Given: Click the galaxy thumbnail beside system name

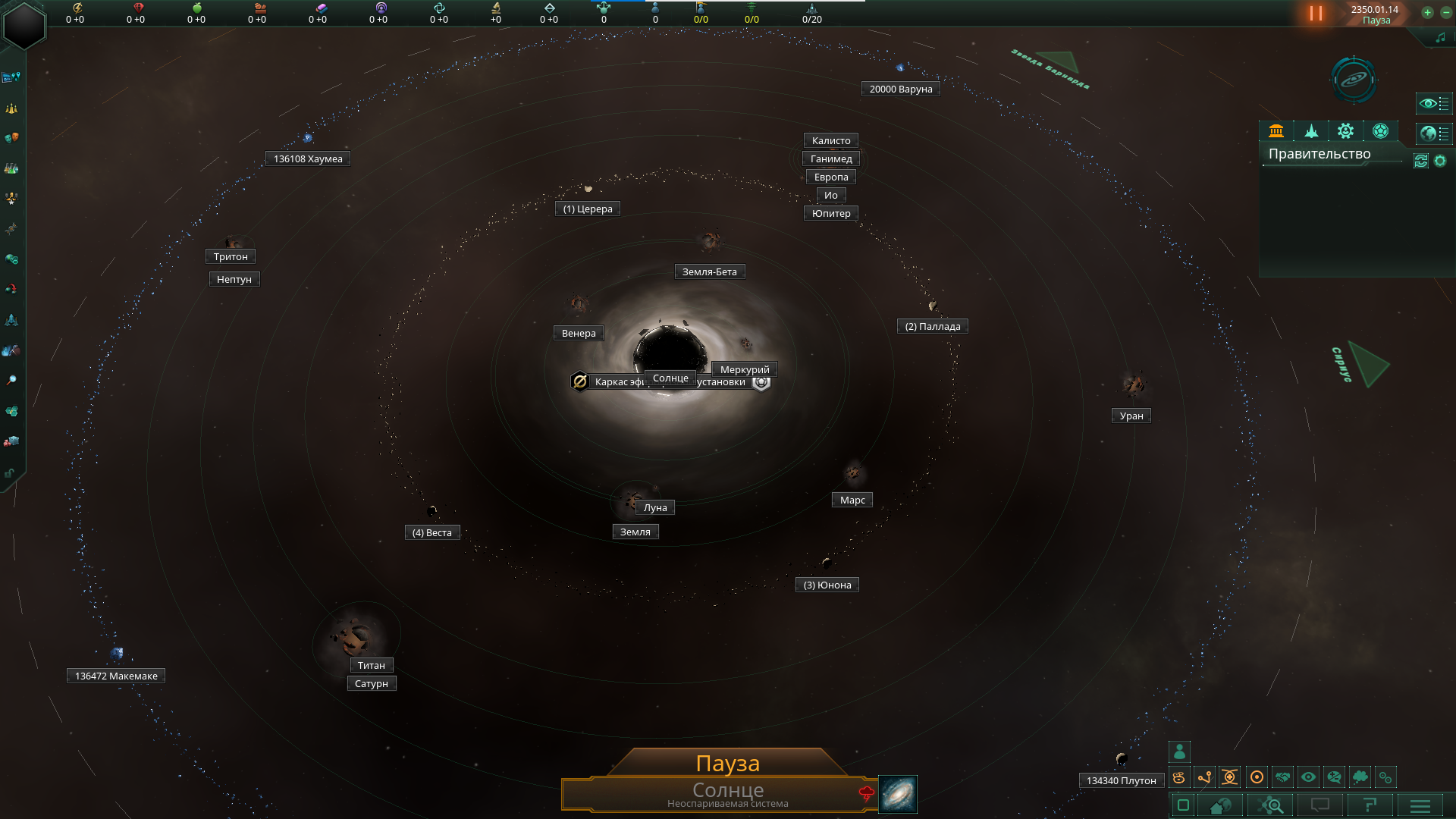Looking at the screenshot, I should point(898,794).
